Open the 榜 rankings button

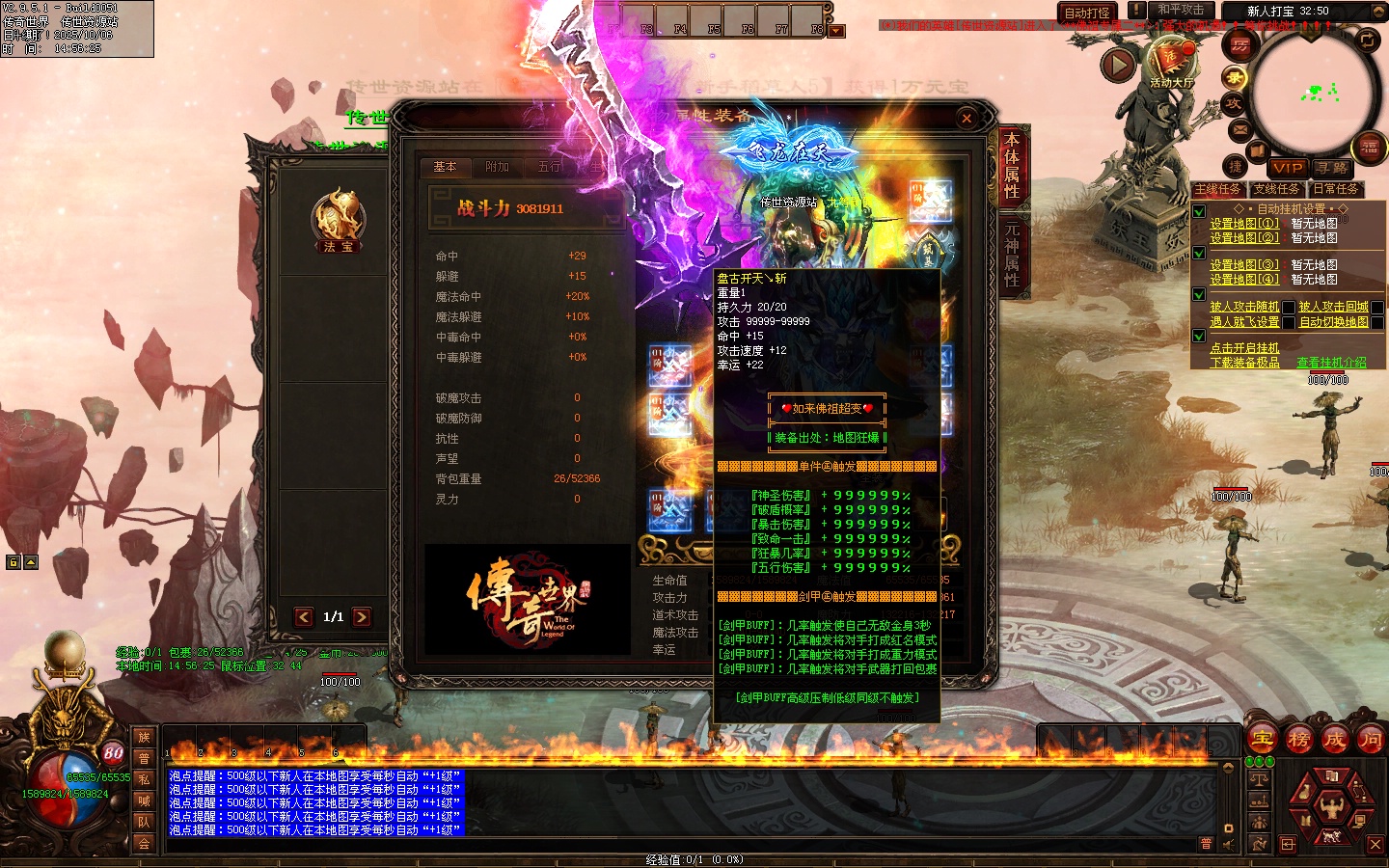tap(1298, 740)
